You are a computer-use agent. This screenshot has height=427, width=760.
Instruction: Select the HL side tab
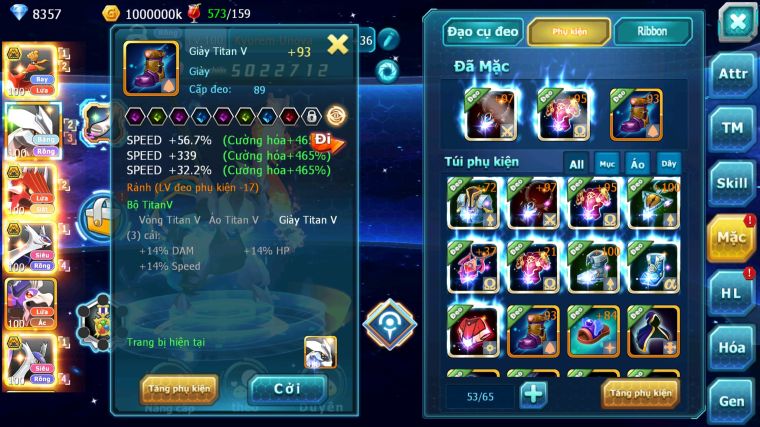[x=731, y=292]
